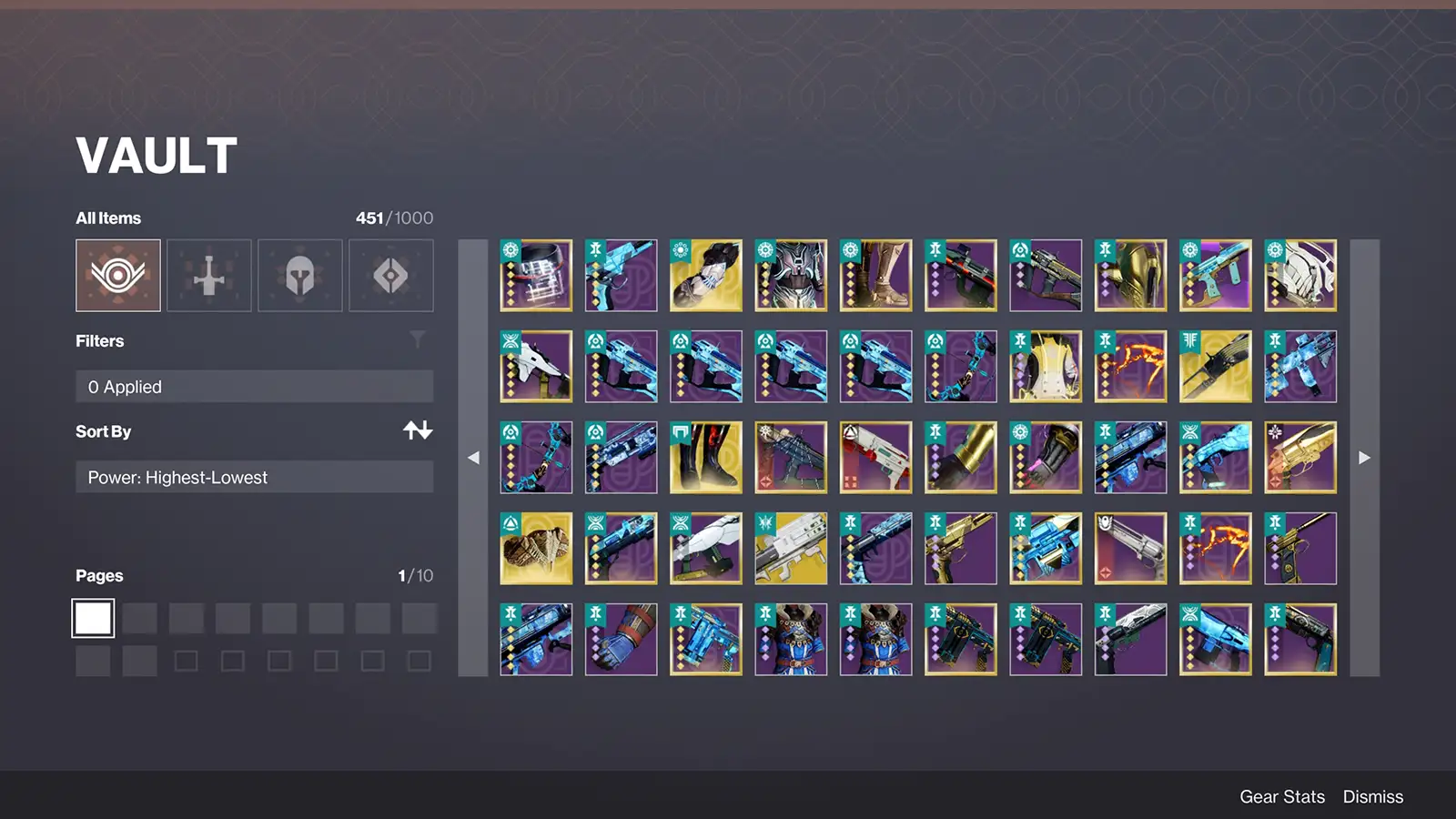This screenshot has width=1456, height=819.
Task: Open the Power: Highest-Lowest sort dropdown
Action: tap(255, 477)
